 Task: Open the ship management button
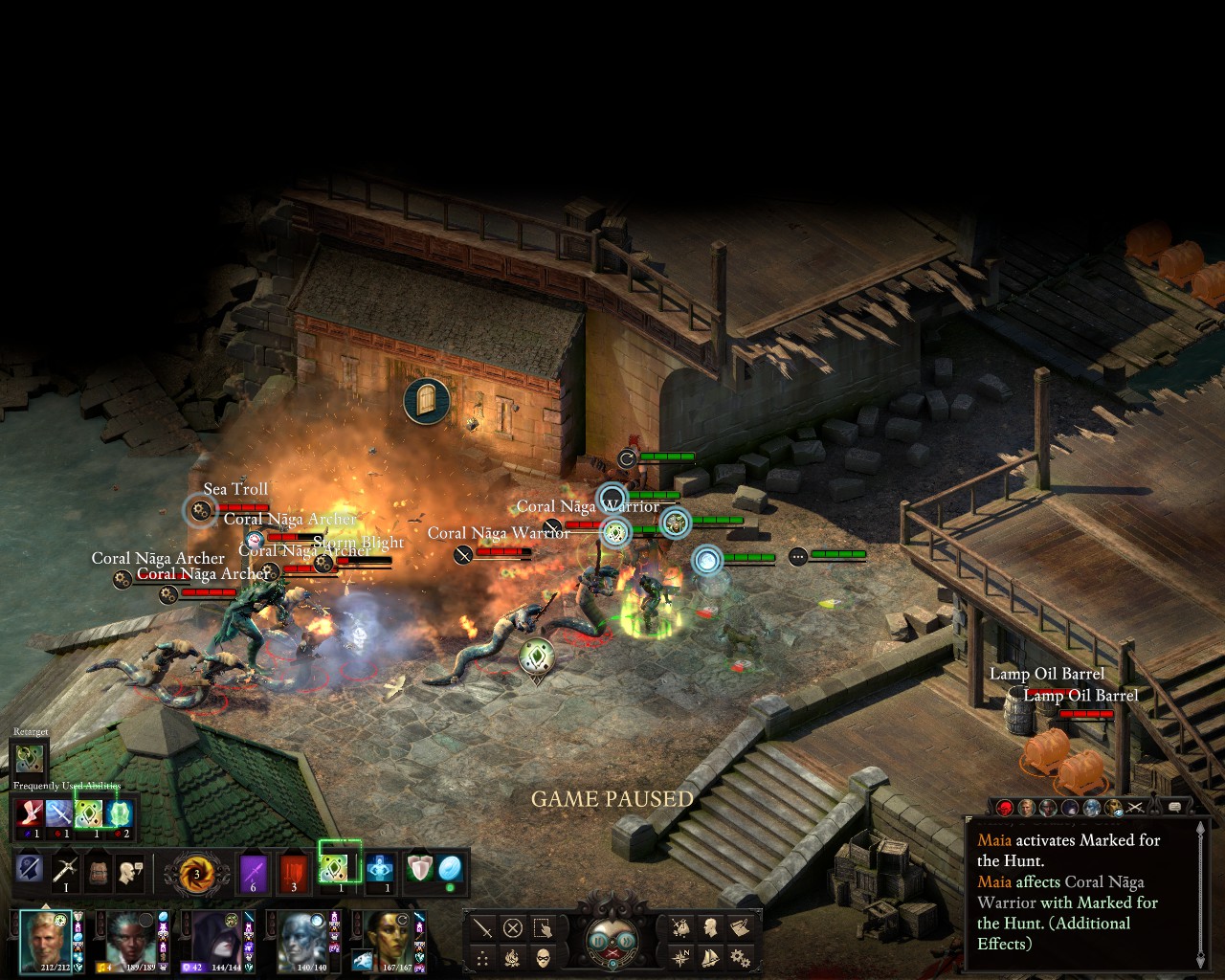coord(711,957)
